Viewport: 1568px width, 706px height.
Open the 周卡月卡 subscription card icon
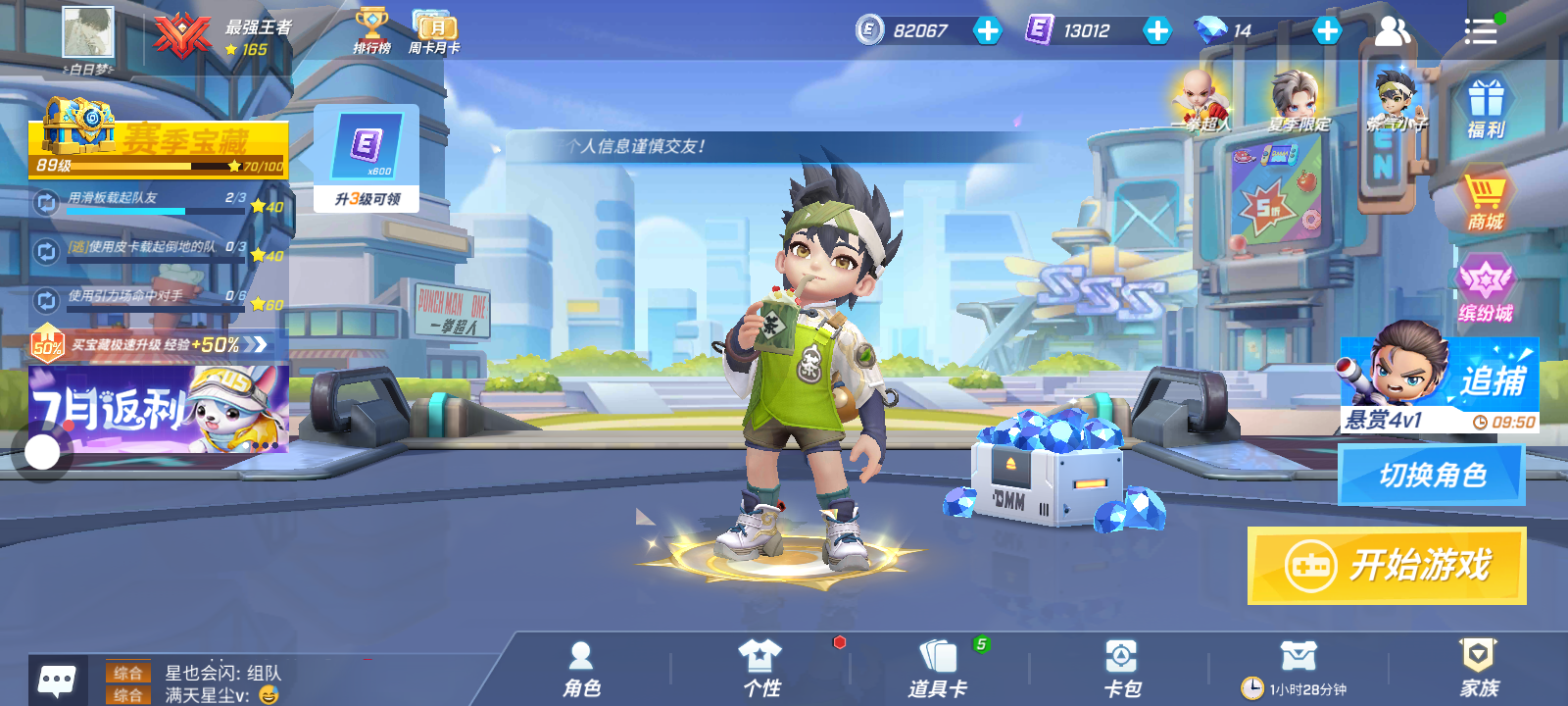[433, 31]
